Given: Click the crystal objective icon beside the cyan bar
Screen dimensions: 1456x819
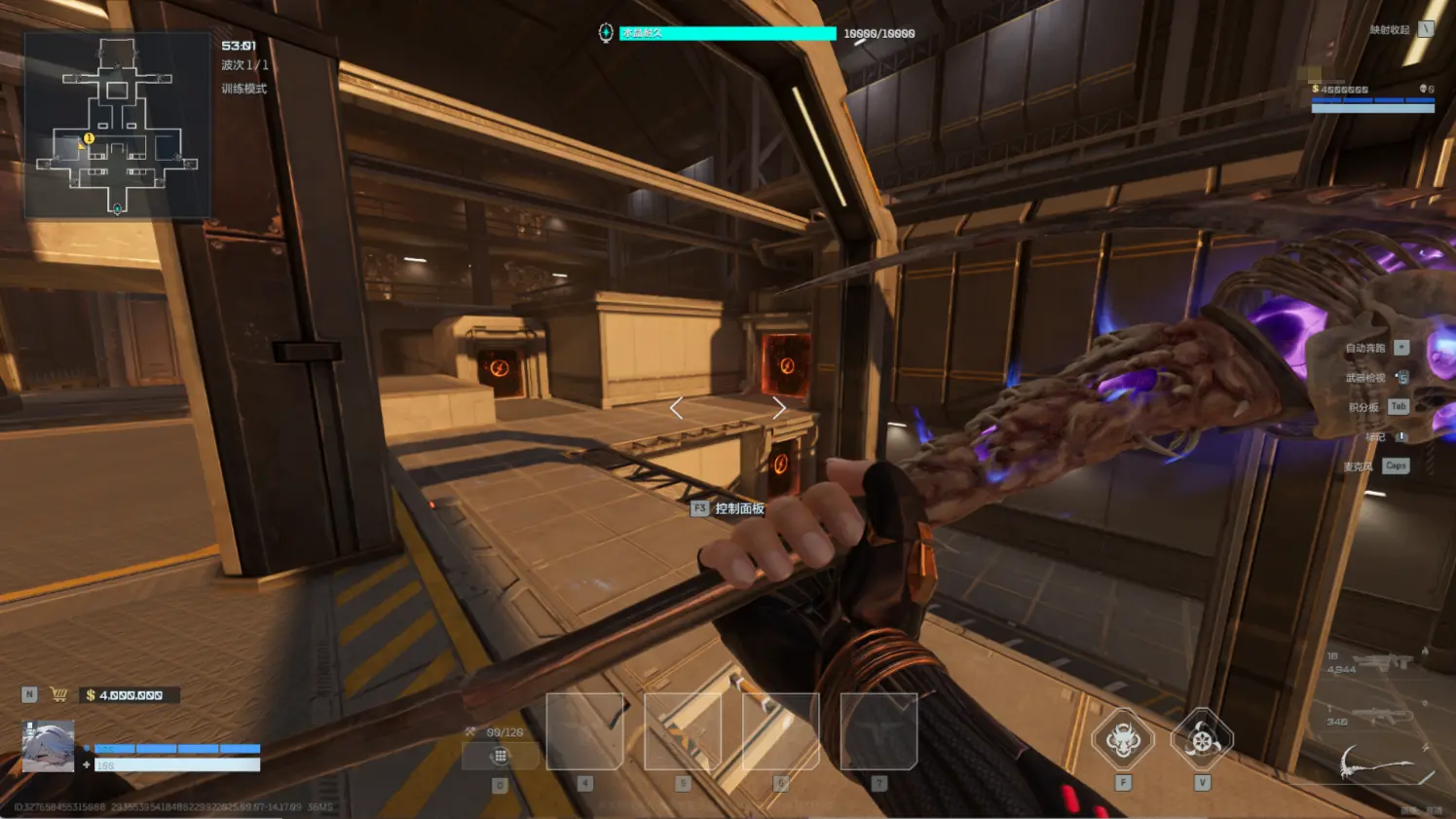Looking at the screenshot, I should pyautogui.click(x=606, y=33).
